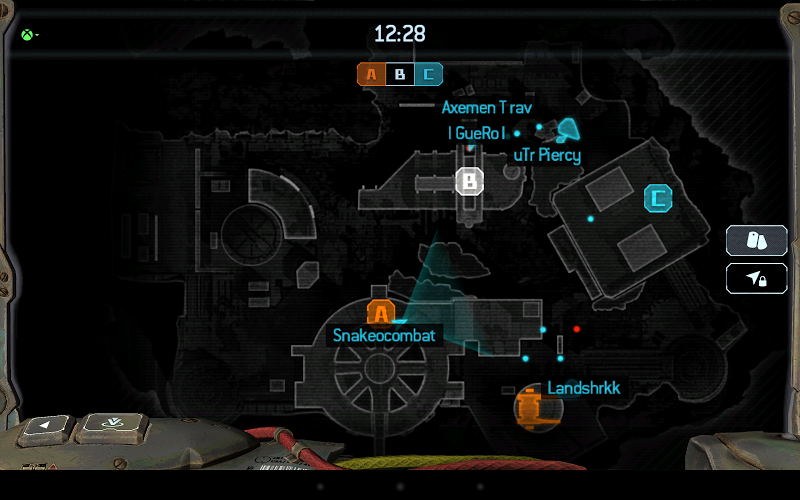The height and width of the screenshot is (500, 800).
Task: Select player label Snakeocombat
Action: coord(385,336)
